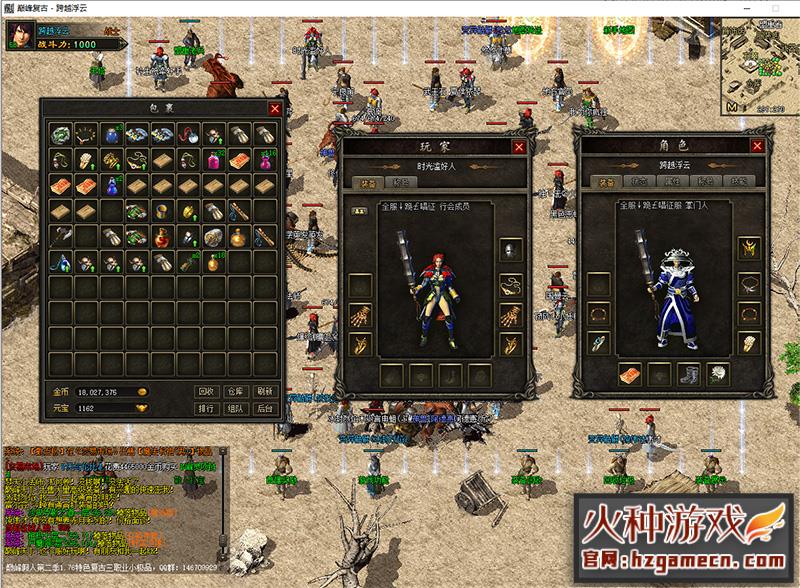The width and height of the screenshot is (800, 588).
Task: Click the 刷新 refresh button
Action: click(x=265, y=391)
